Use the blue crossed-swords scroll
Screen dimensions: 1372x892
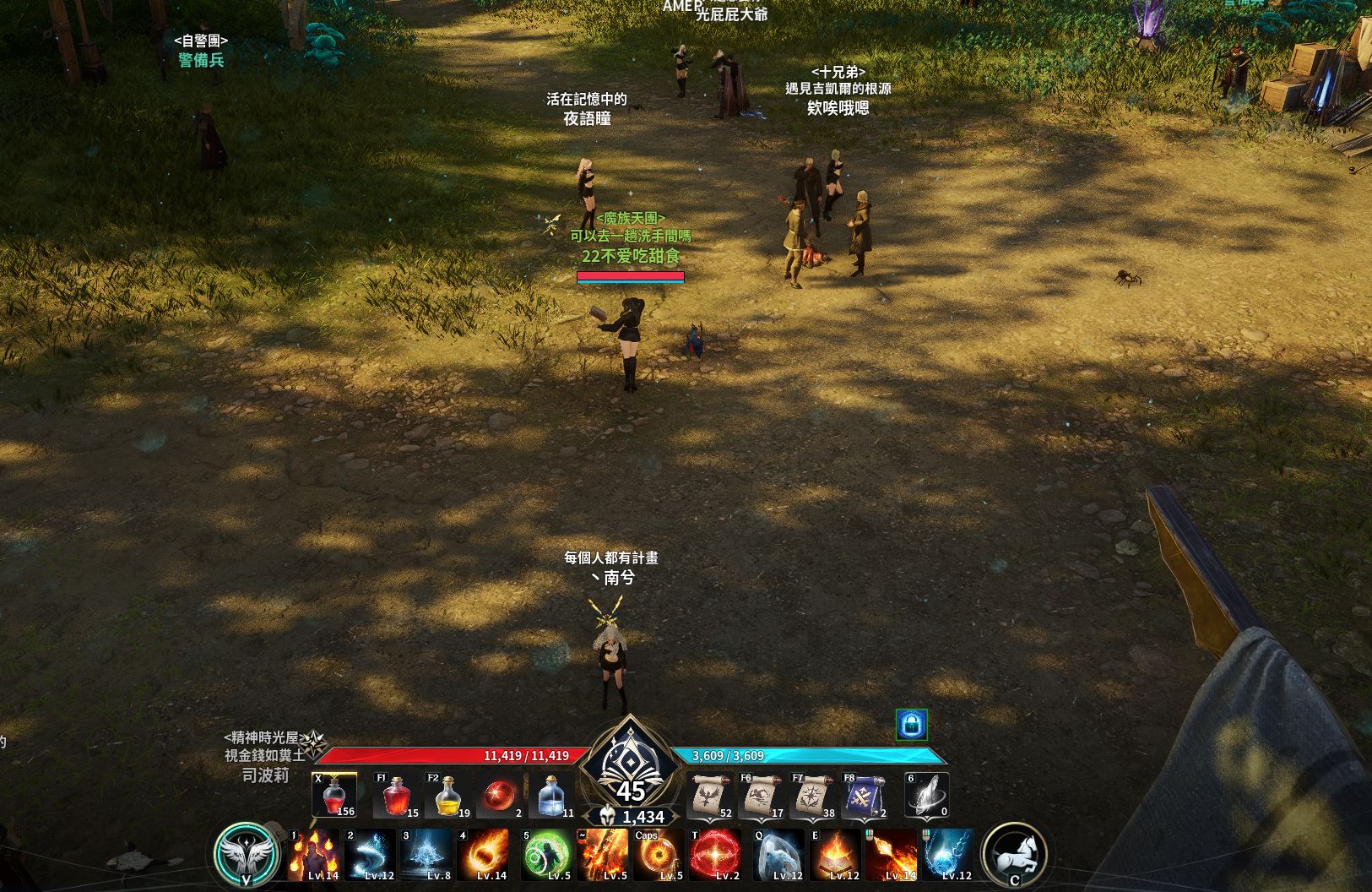click(865, 796)
